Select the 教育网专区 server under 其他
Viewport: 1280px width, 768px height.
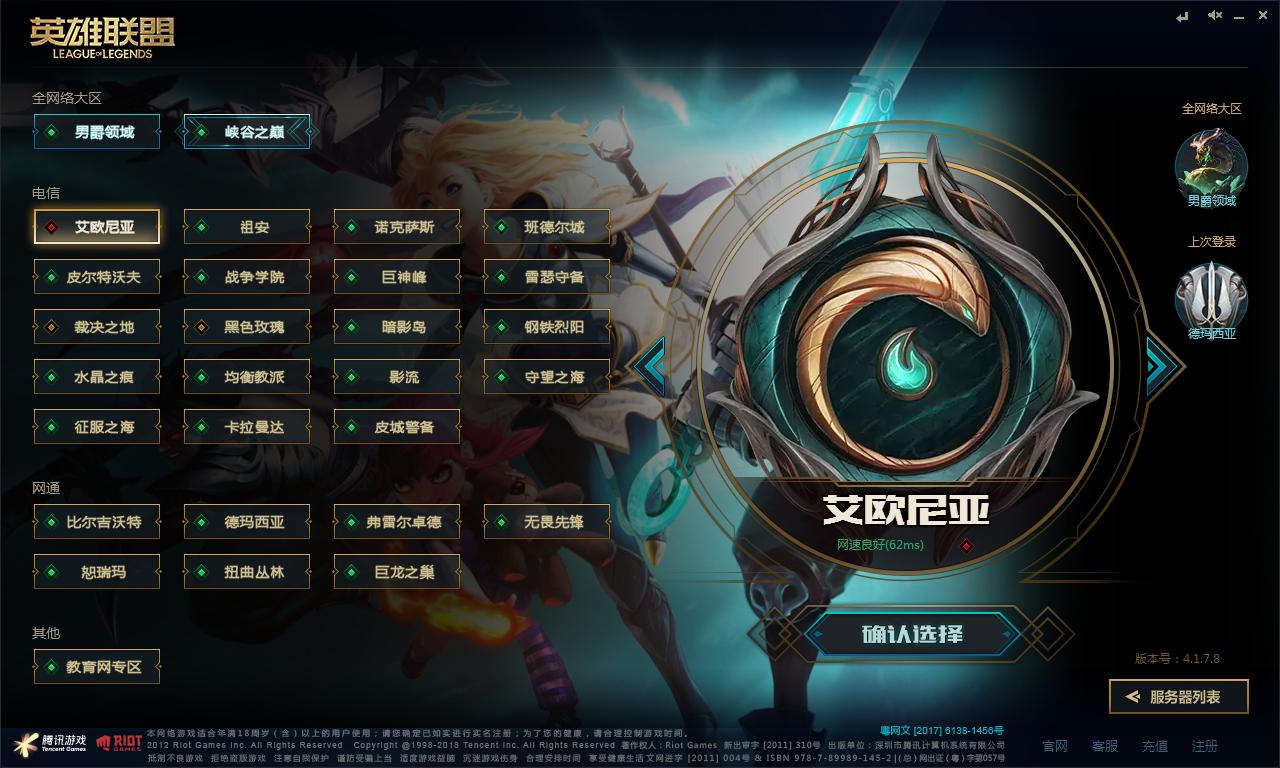pyautogui.click(x=96, y=667)
